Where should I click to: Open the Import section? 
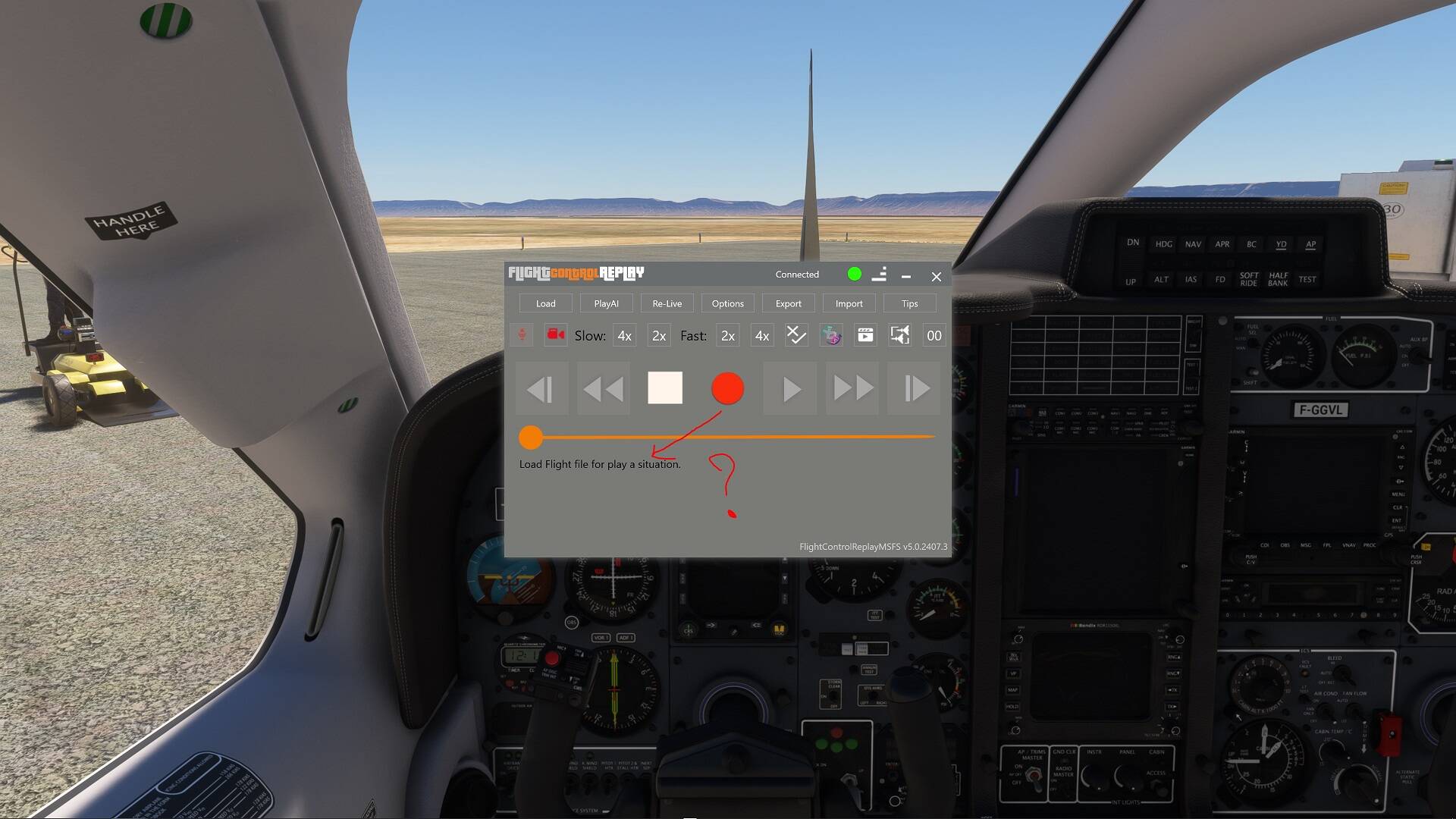click(x=849, y=303)
